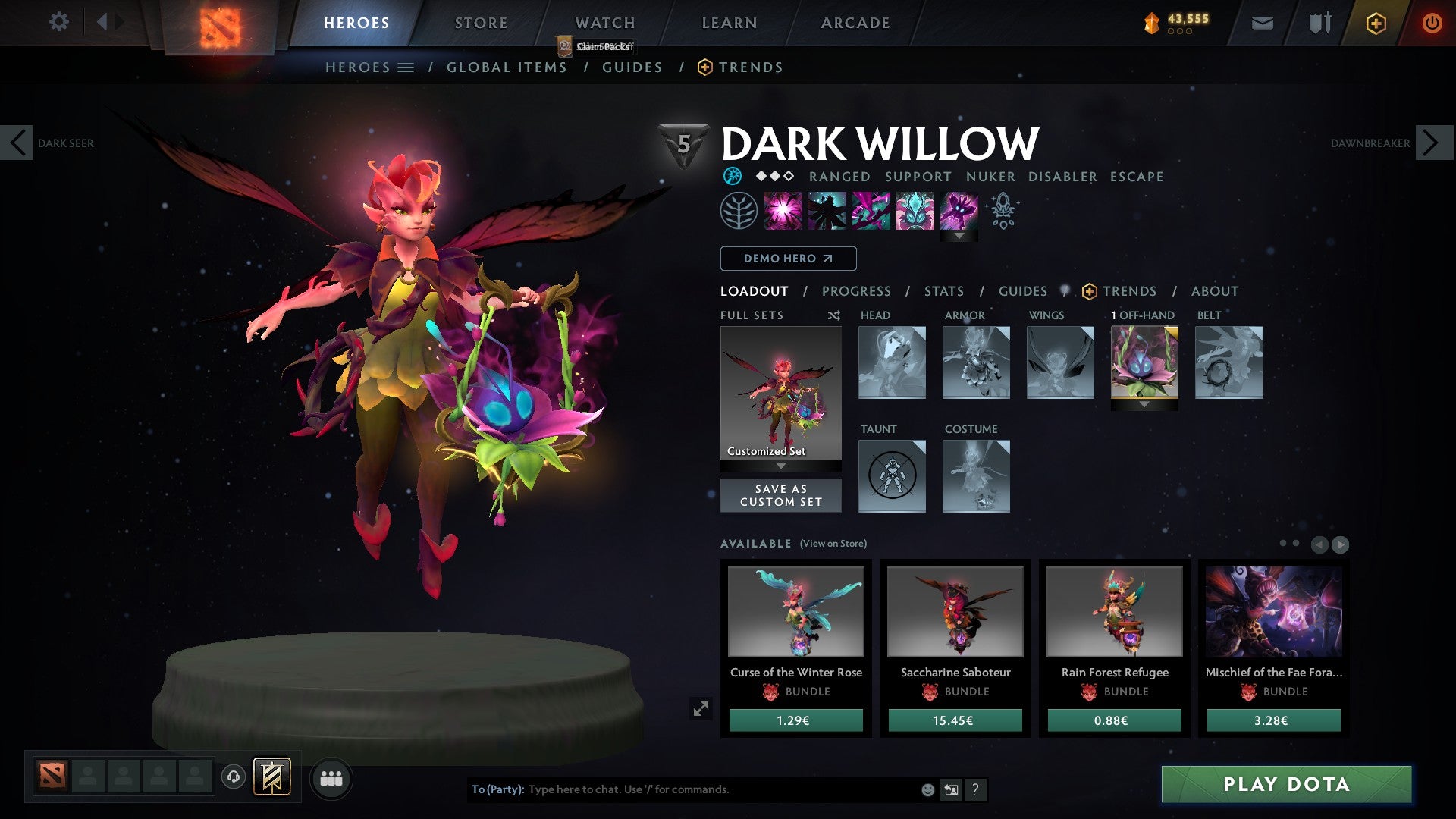The height and width of the screenshot is (819, 1456).
Task: Select the Curse of the Winter Rose bundle thumbnail
Action: [795, 613]
